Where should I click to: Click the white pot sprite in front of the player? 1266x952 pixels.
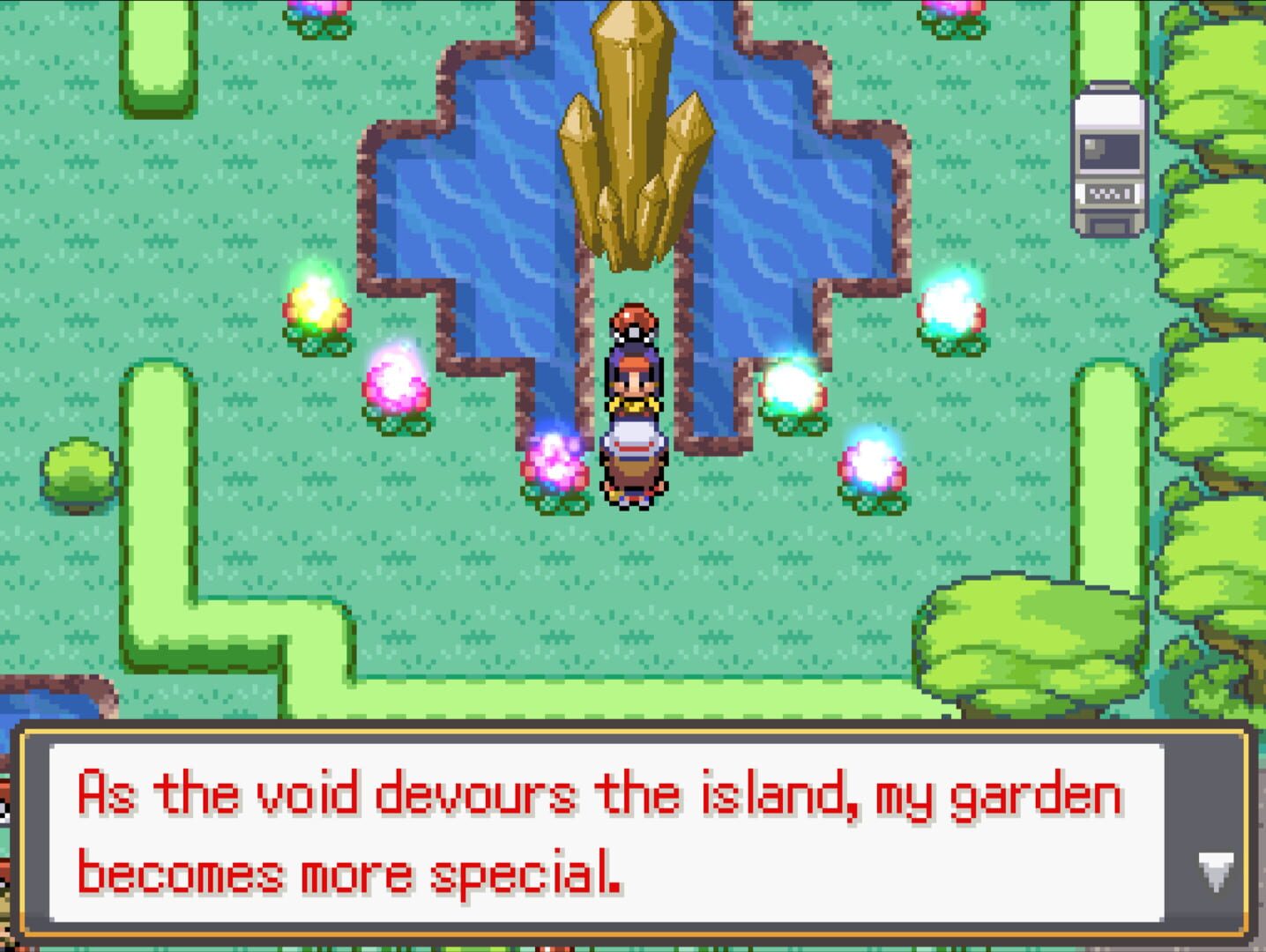[633, 441]
